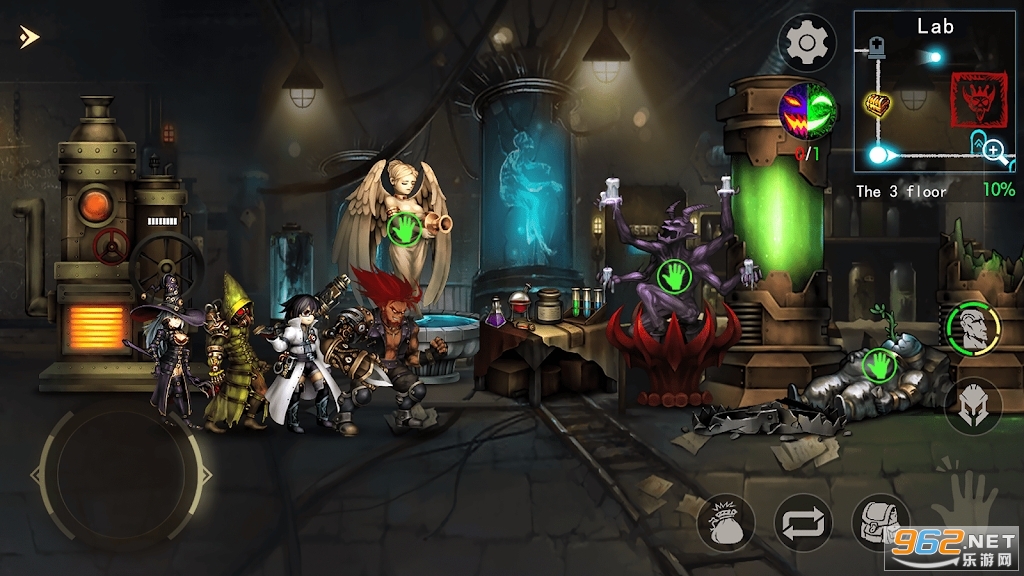Open the bald man portrait icon
Screen dimensions: 1024x576
[x=973, y=328]
